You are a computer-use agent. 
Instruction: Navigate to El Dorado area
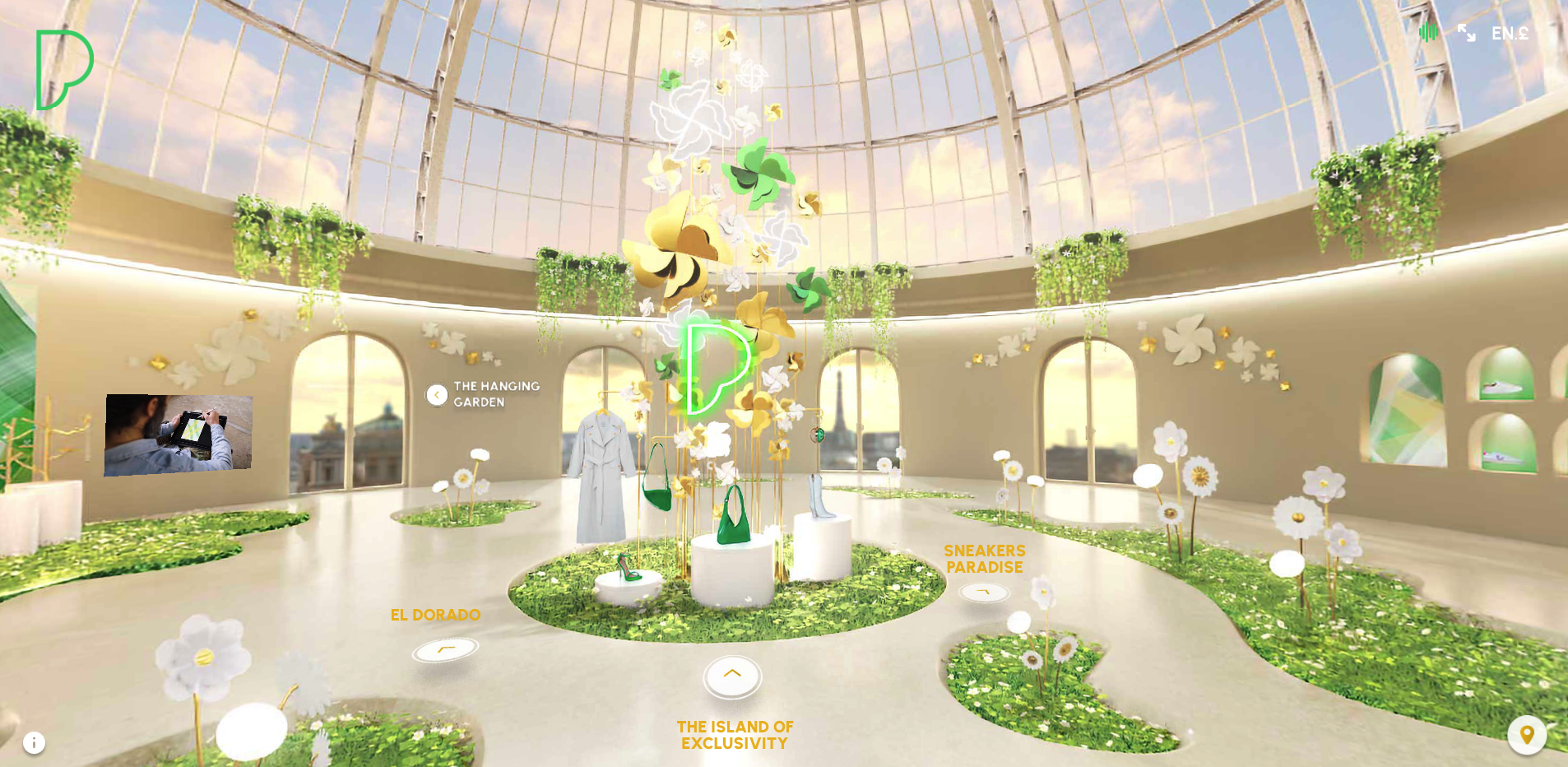click(x=445, y=649)
